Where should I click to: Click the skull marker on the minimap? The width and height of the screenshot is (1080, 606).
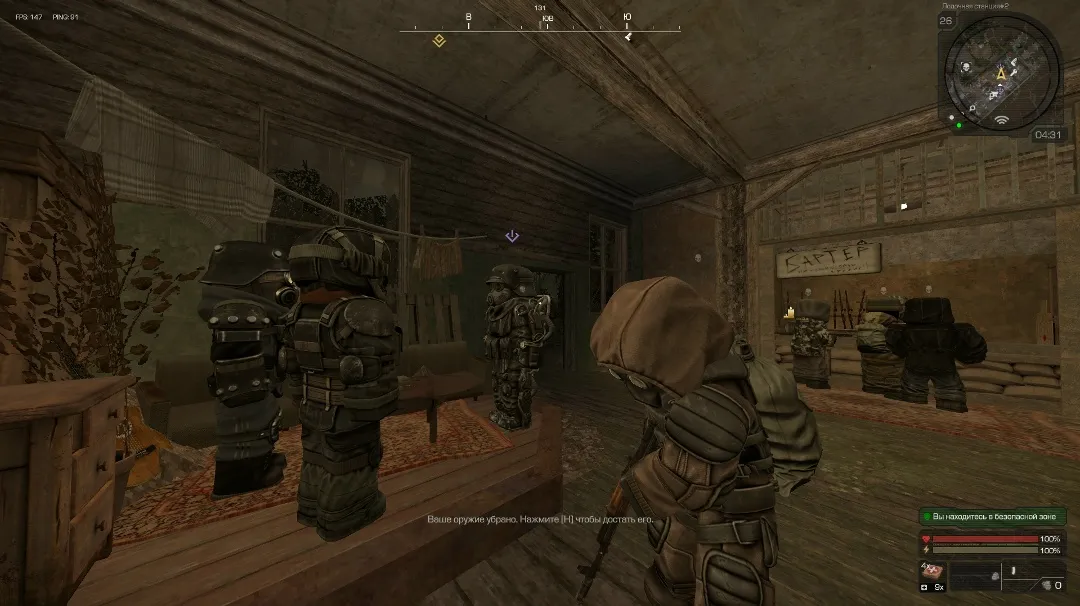(967, 68)
